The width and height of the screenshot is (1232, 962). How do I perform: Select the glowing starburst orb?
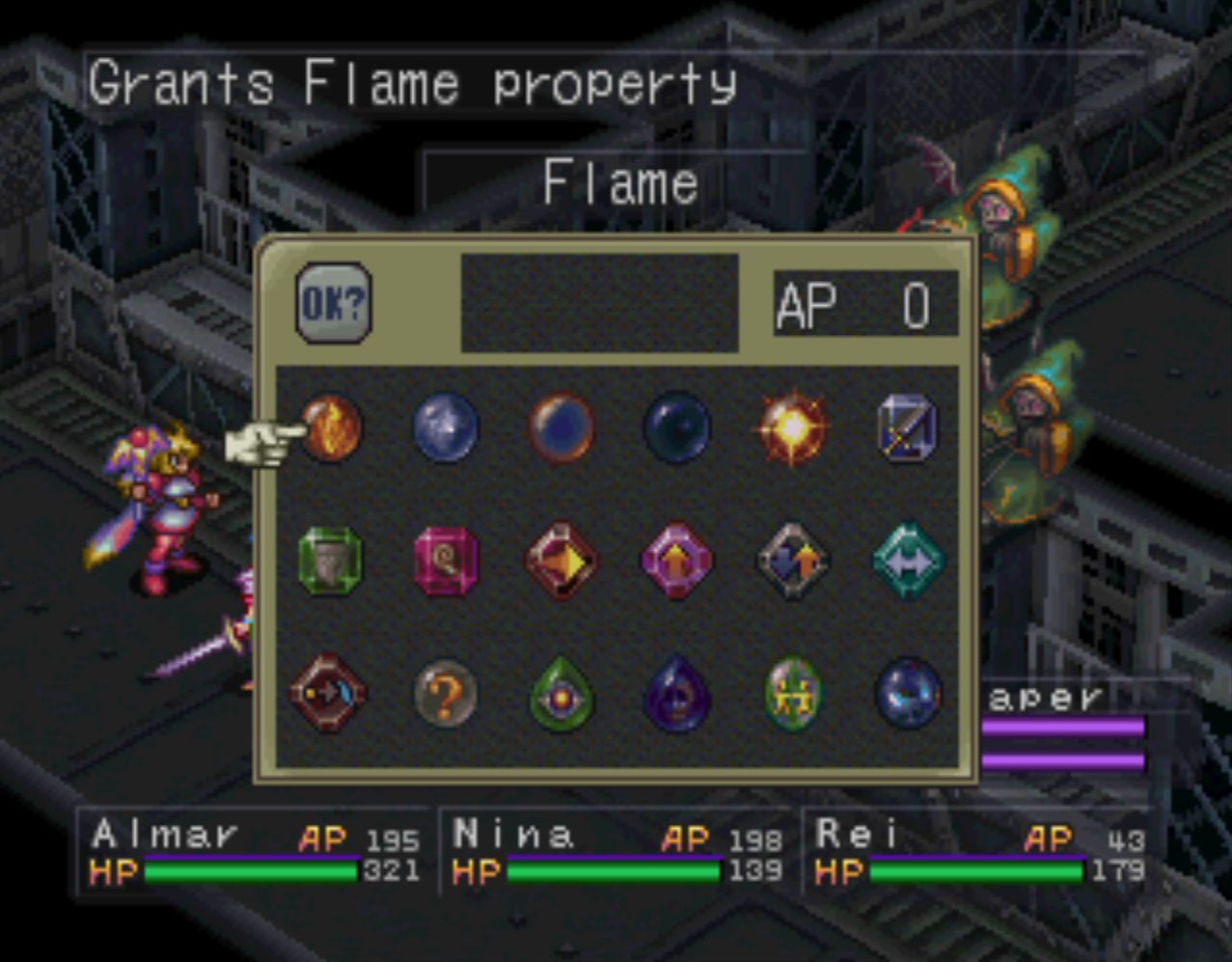click(x=792, y=427)
